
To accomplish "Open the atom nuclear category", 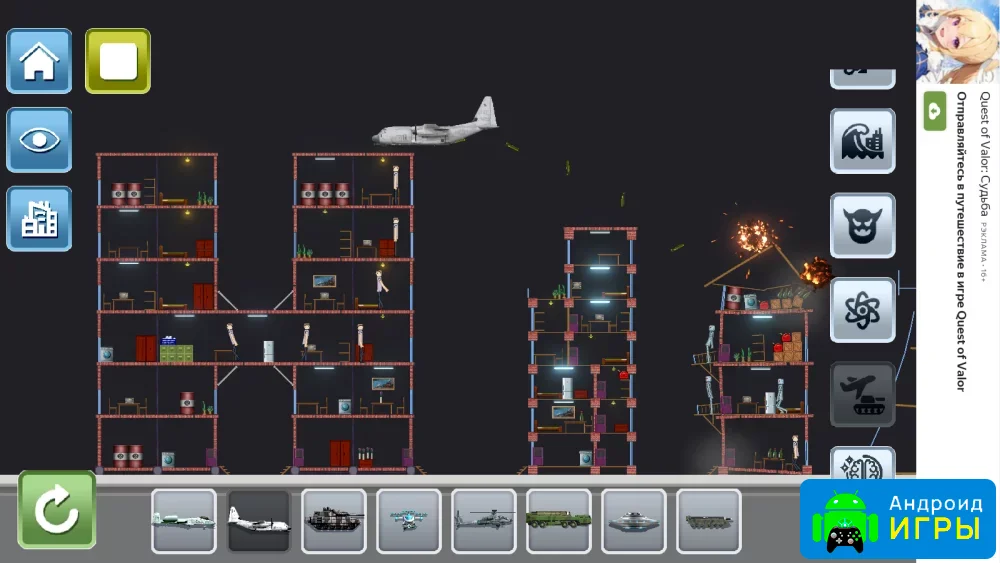I will pyautogui.click(x=862, y=310).
